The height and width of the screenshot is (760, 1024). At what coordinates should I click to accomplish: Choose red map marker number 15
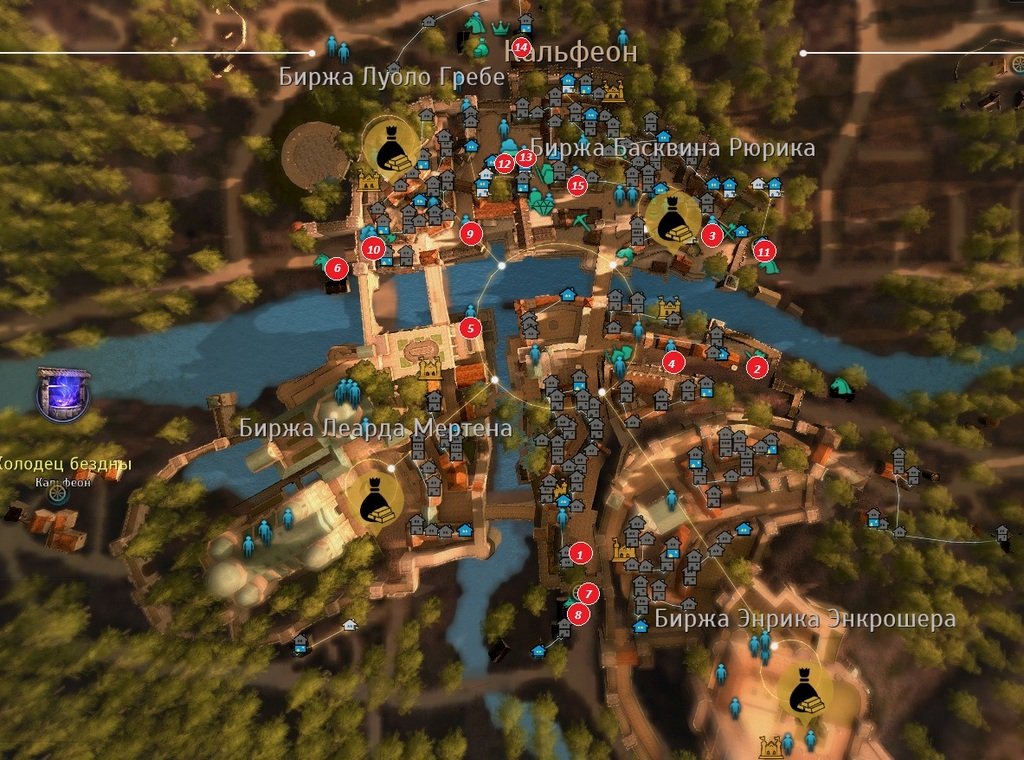coord(577,184)
